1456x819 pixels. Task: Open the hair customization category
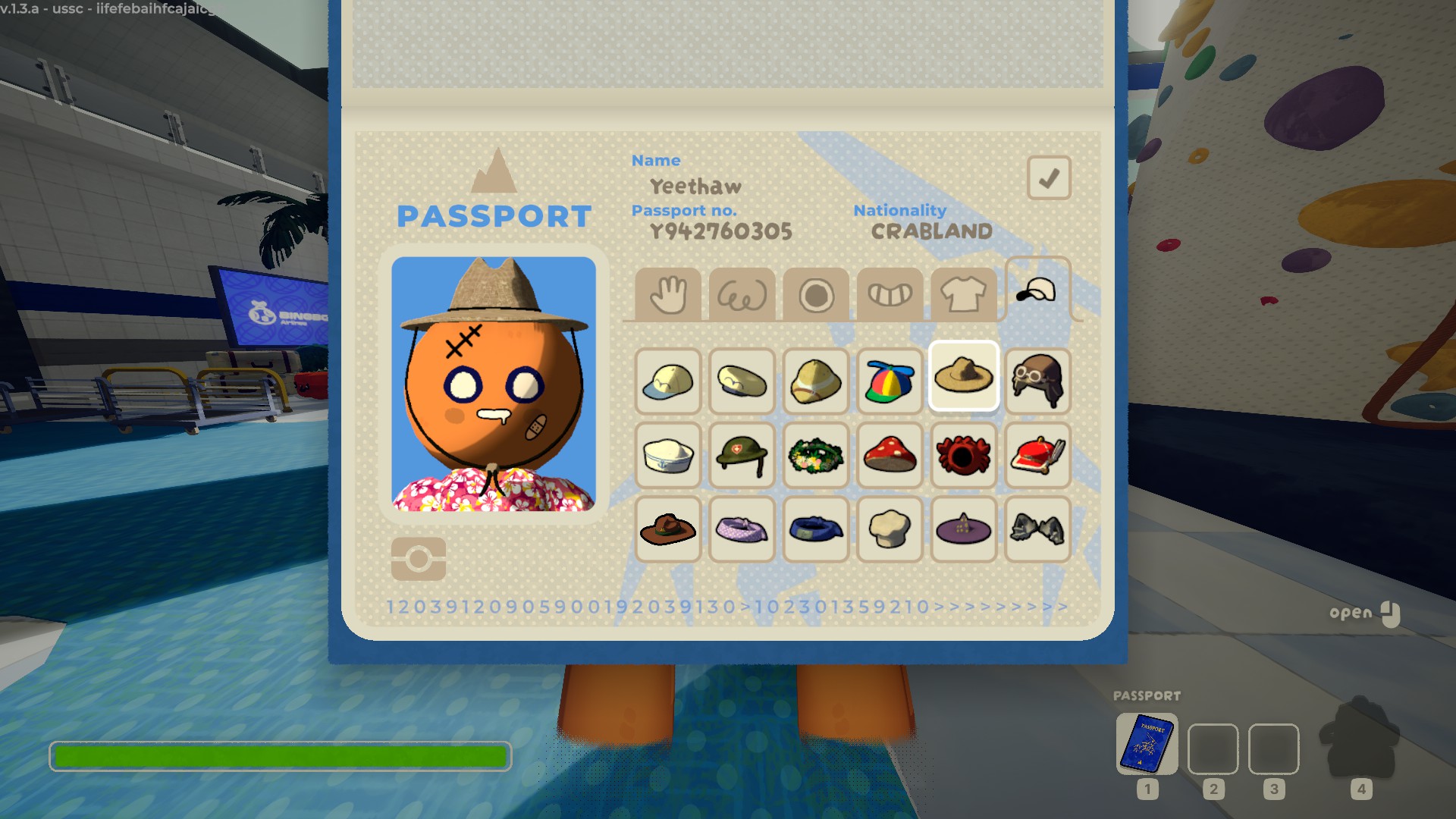pos(742,294)
